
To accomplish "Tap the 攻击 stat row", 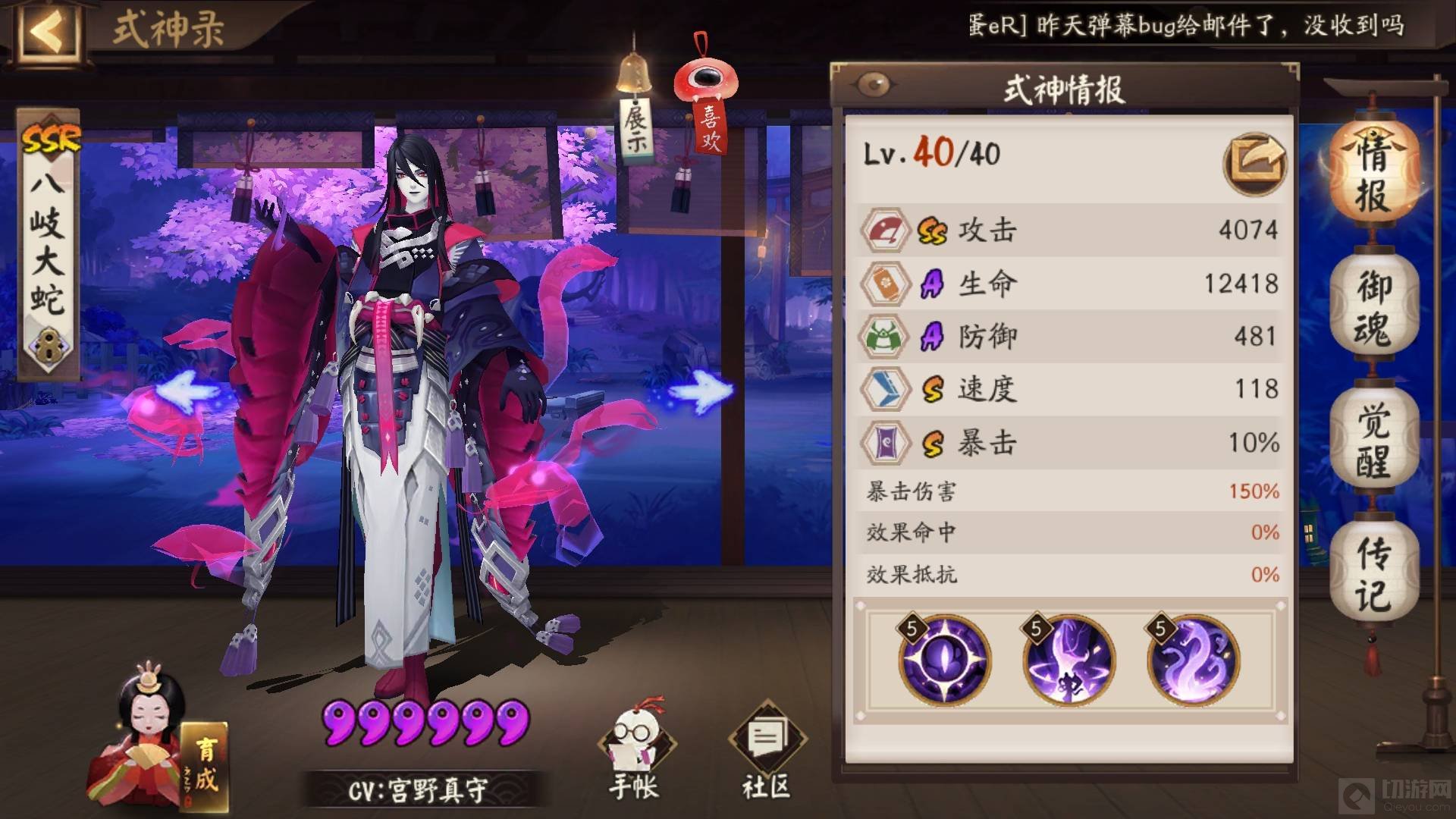I will click(1069, 230).
